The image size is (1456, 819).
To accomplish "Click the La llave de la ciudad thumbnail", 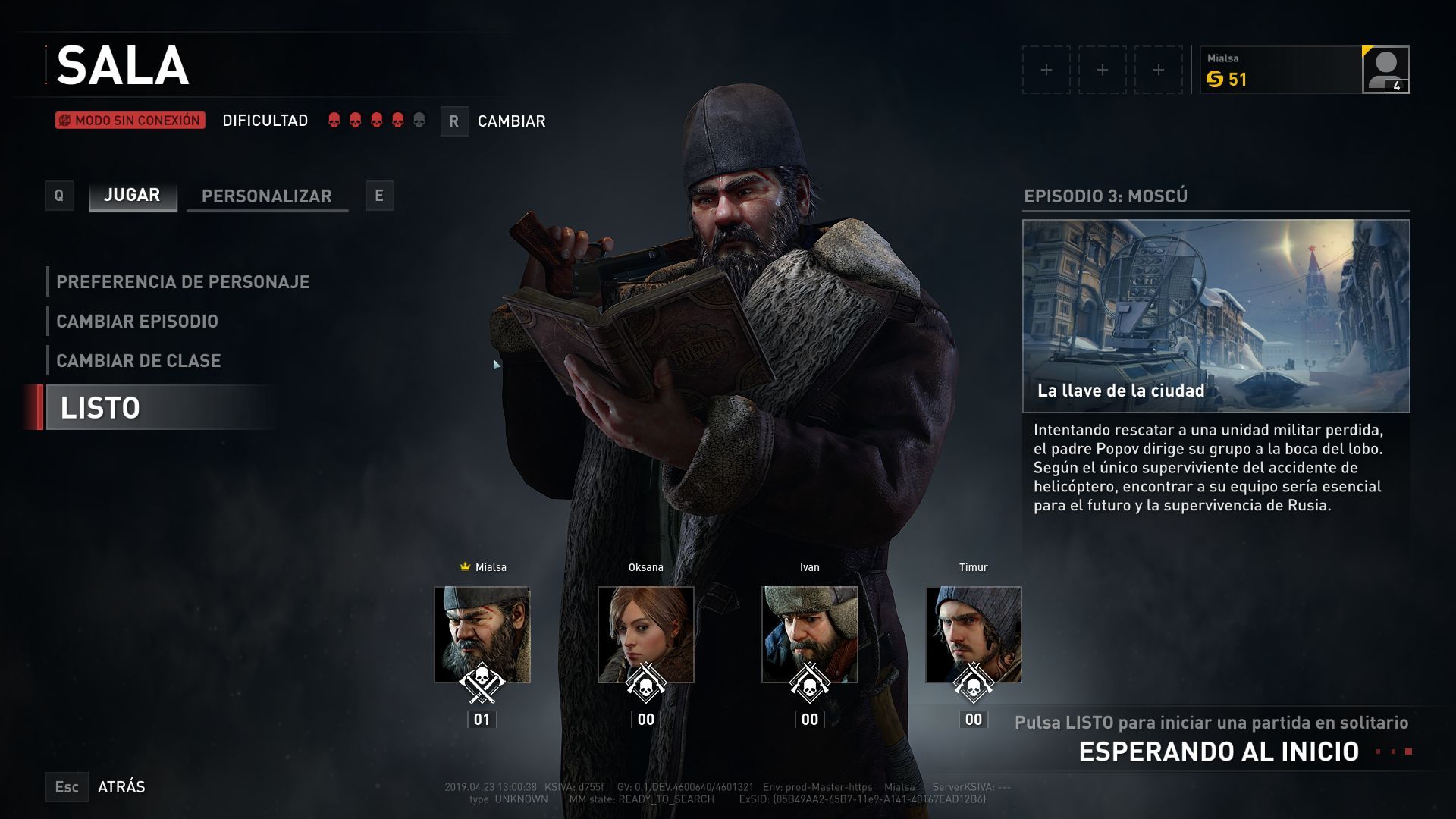I will [x=1216, y=315].
